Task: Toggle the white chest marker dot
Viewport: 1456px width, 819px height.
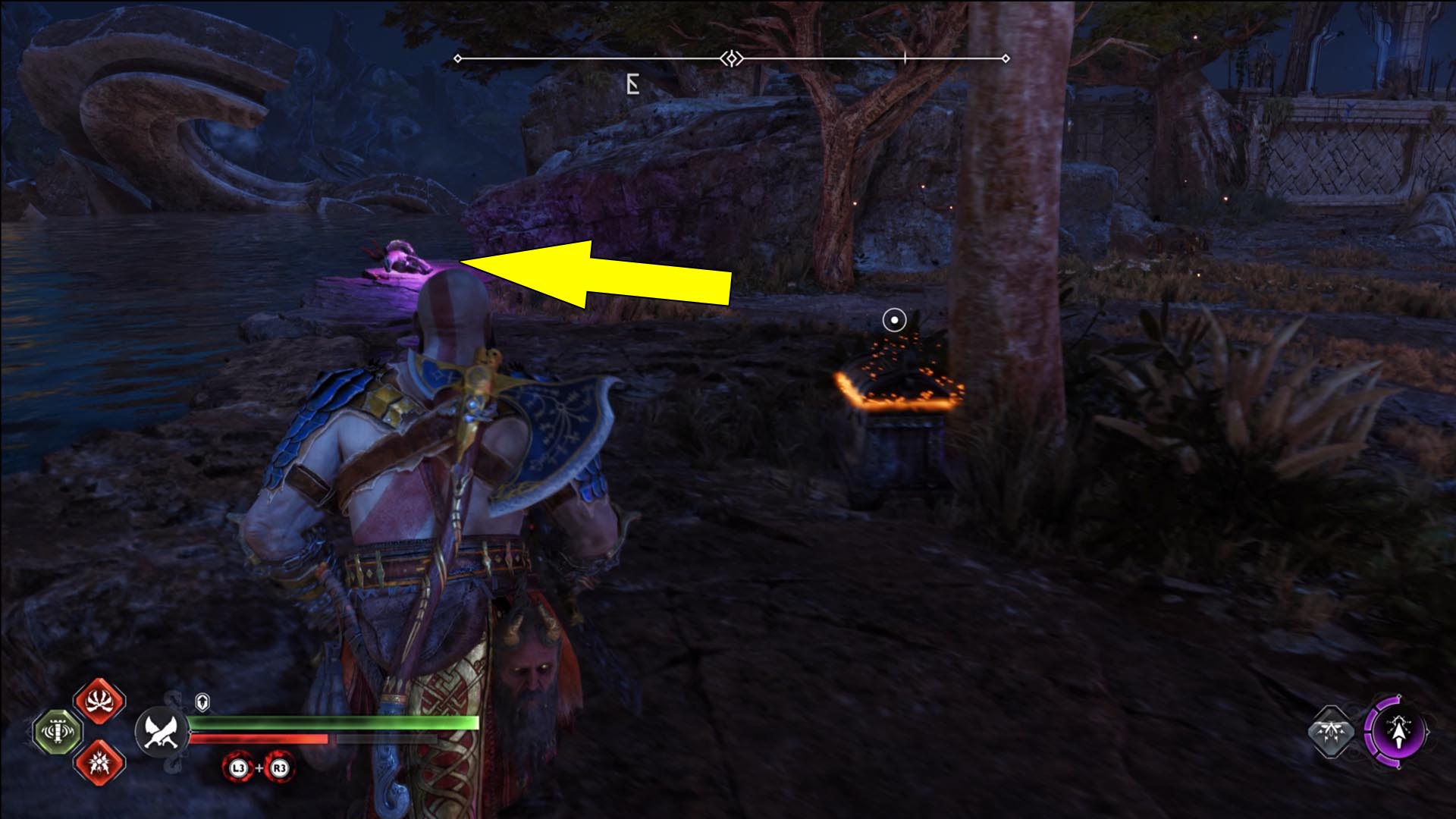Action: coord(893,319)
